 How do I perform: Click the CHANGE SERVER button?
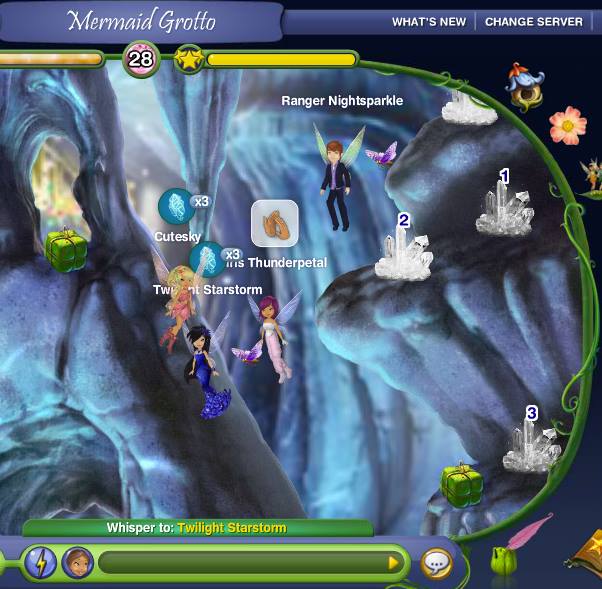(x=533, y=22)
